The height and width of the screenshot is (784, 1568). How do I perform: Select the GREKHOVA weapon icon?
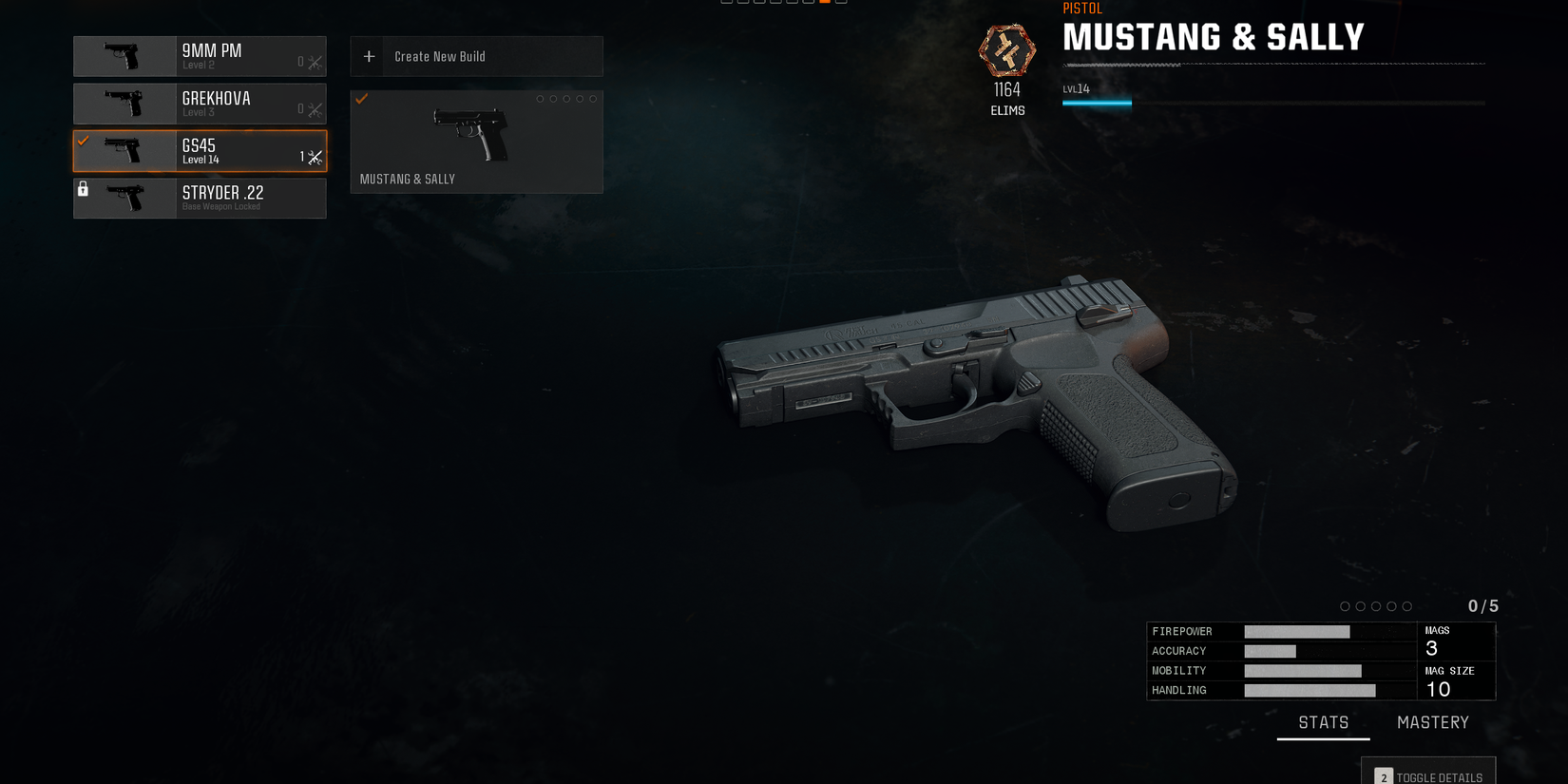[124, 104]
